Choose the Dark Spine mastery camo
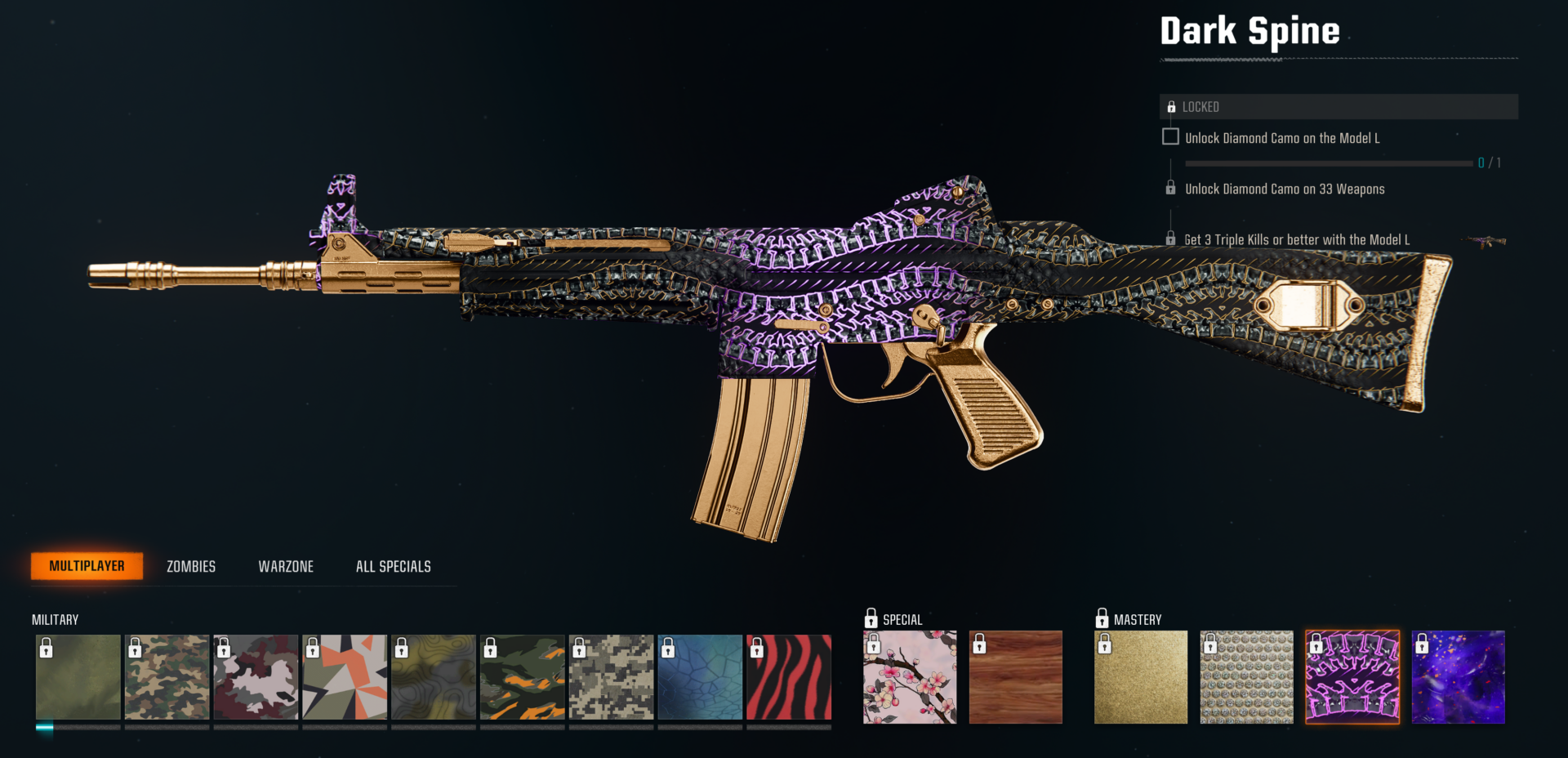The height and width of the screenshot is (758, 1568). pos(1352,677)
